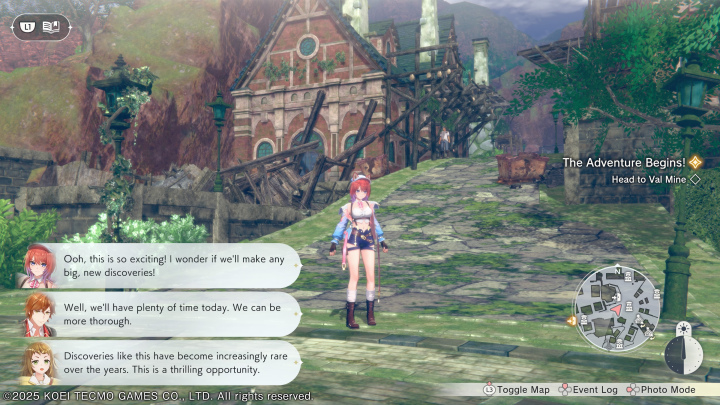Select The Adventure Begins! quest tracker

[x=623, y=161]
